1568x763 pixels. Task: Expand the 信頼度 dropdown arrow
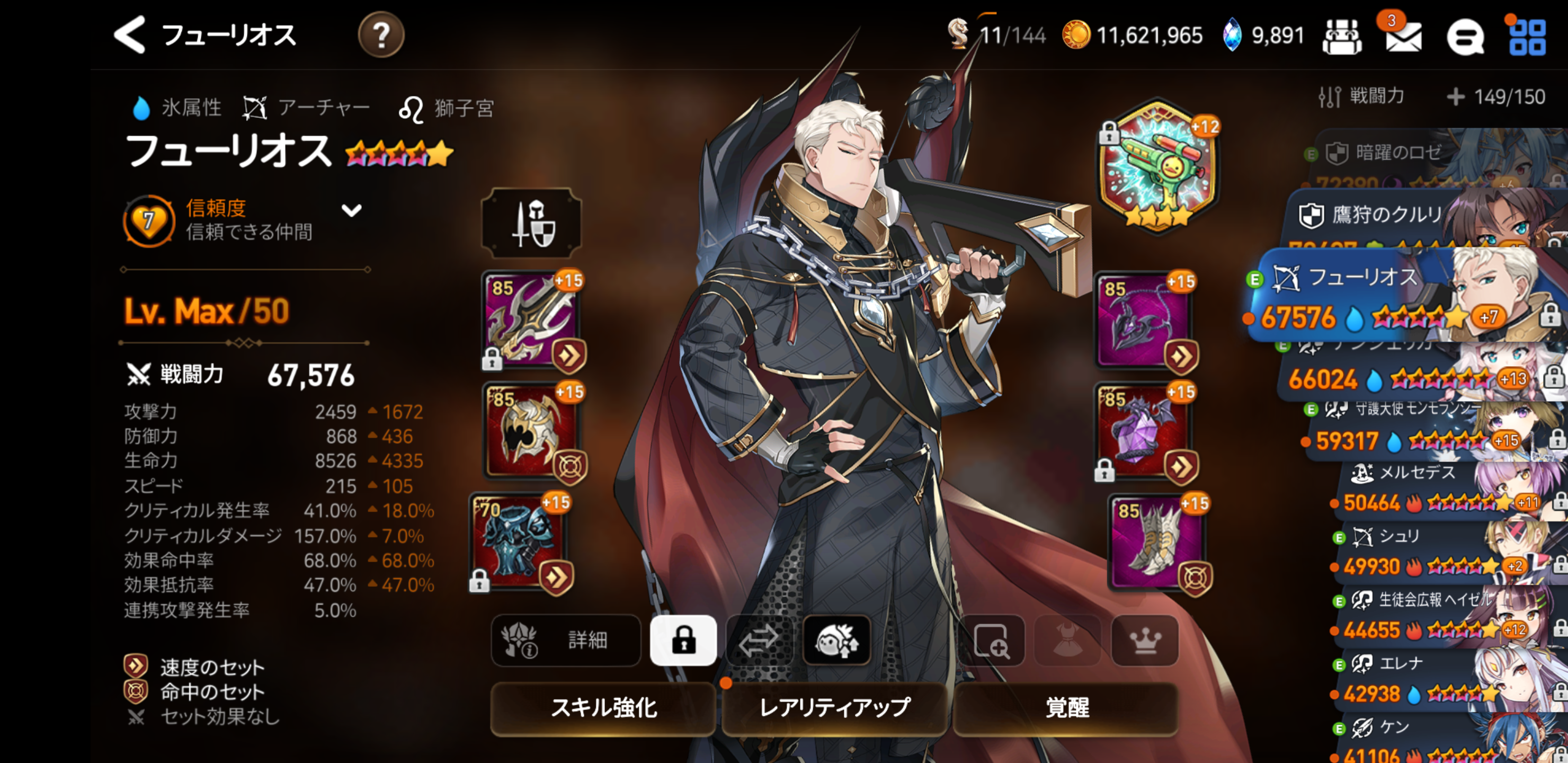tap(351, 211)
